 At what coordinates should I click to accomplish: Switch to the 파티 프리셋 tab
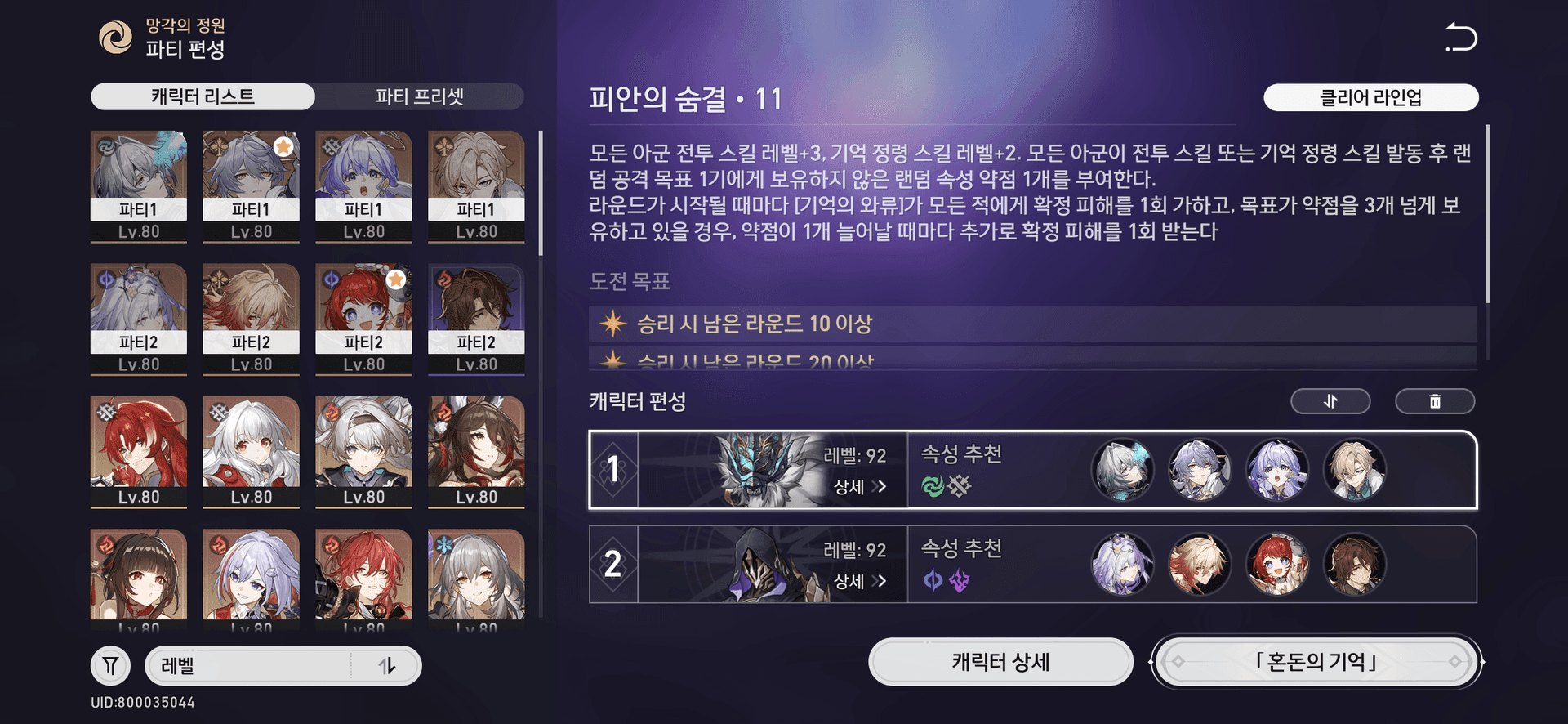tap(420, 96)
